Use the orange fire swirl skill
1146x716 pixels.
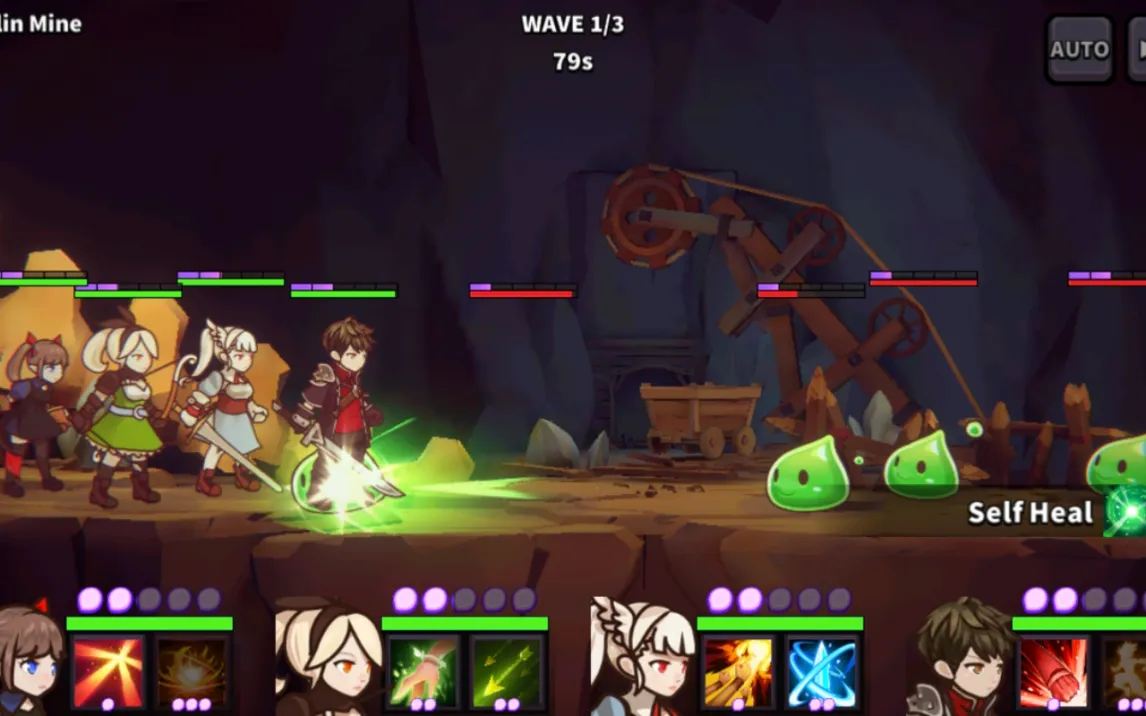pyautogui.click(x=190, y=672)
